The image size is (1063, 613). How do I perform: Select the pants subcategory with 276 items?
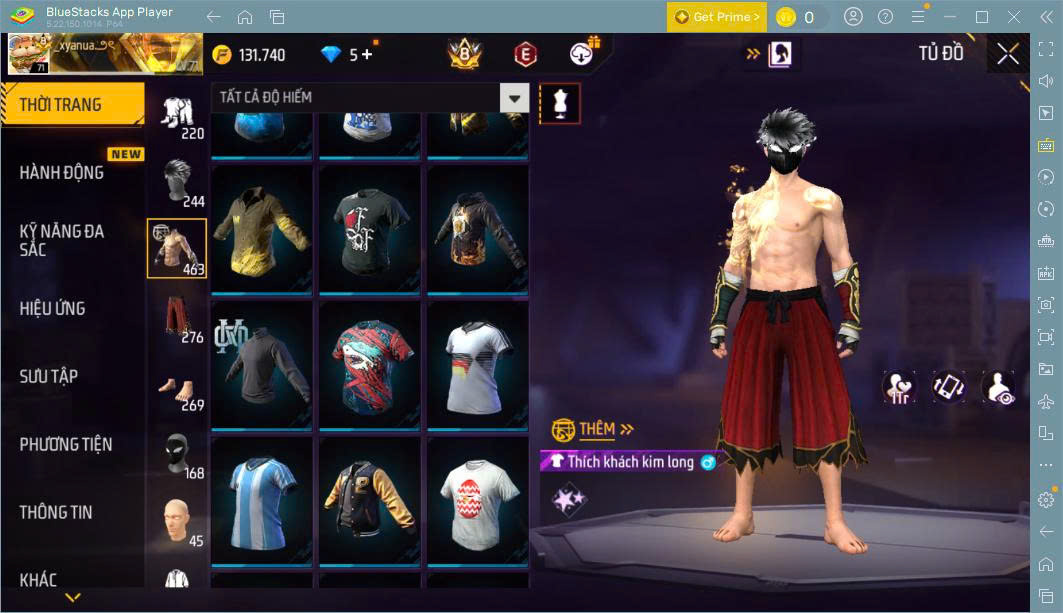178,316
